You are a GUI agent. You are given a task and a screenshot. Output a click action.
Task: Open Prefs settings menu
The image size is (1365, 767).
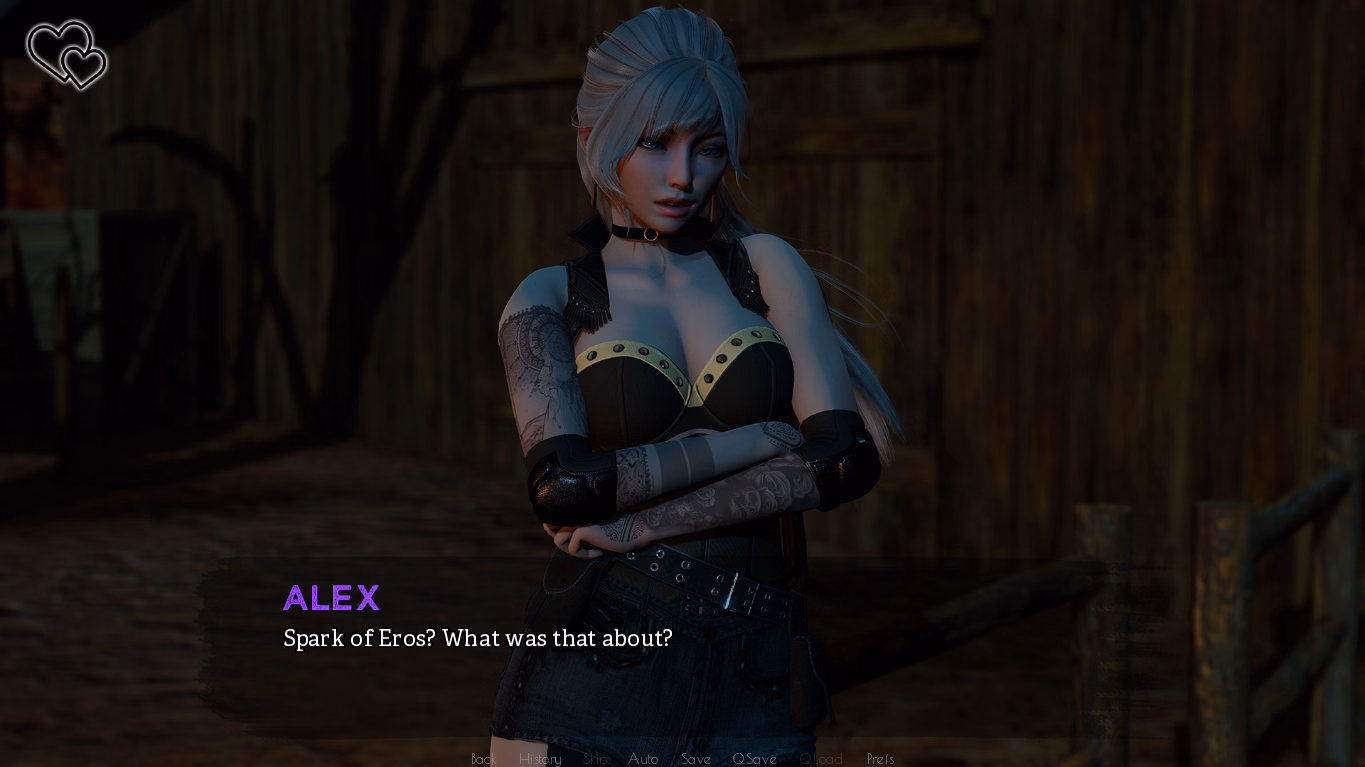point(880,759)
